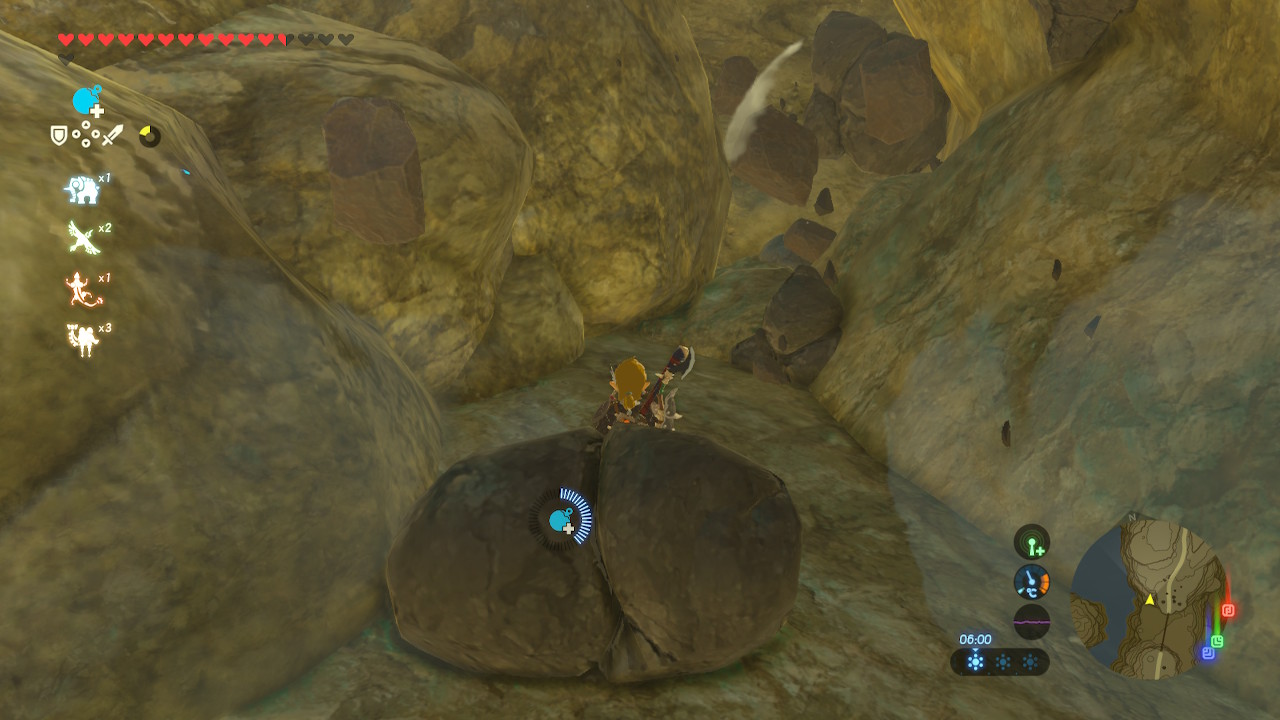Activate Urbosa's Fury camel icon

pyautogui.click(x=82, y=340)
